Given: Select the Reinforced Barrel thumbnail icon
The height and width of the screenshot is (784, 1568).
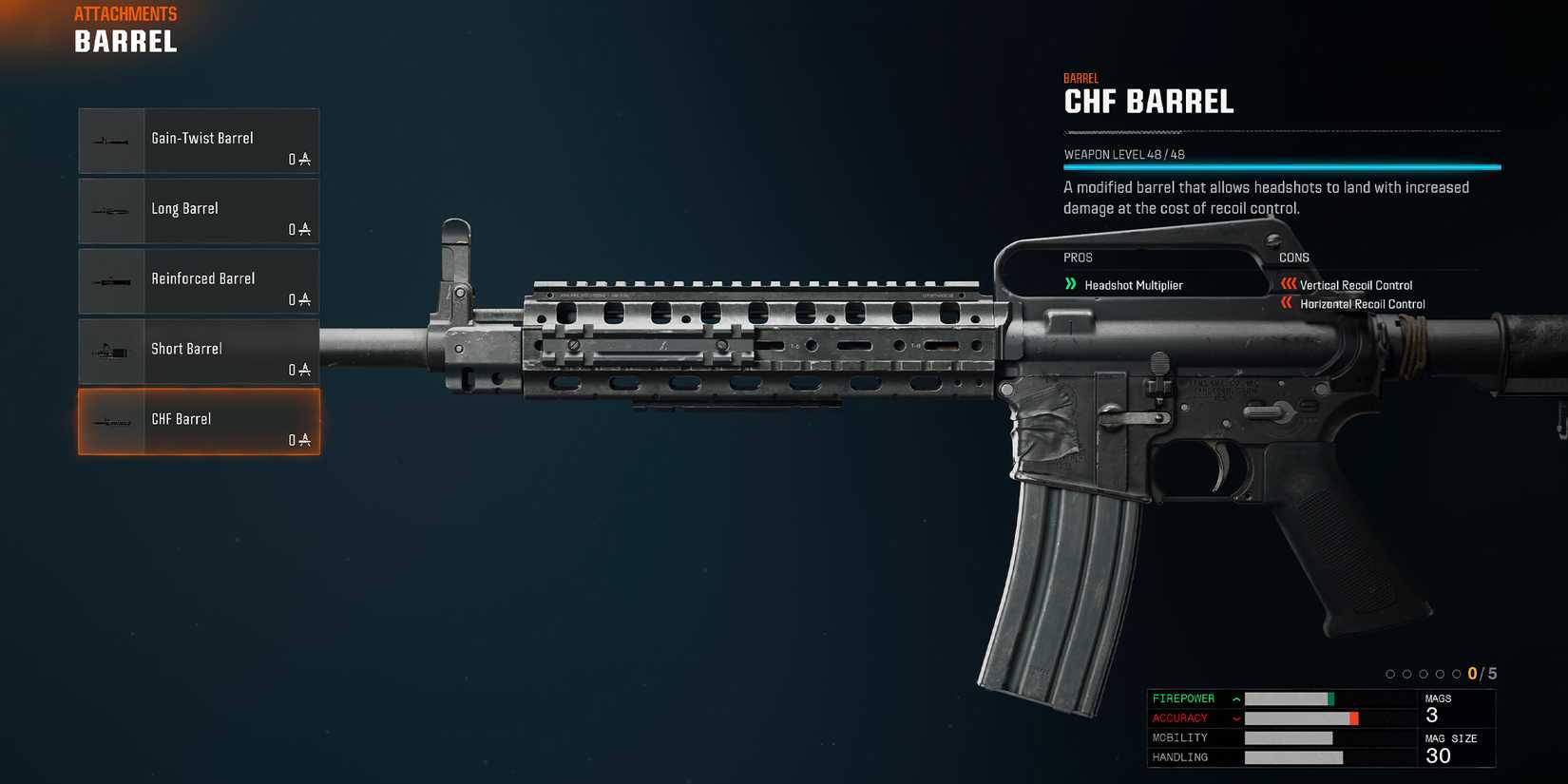Looking at the screenshot, I should click(111, 281).
